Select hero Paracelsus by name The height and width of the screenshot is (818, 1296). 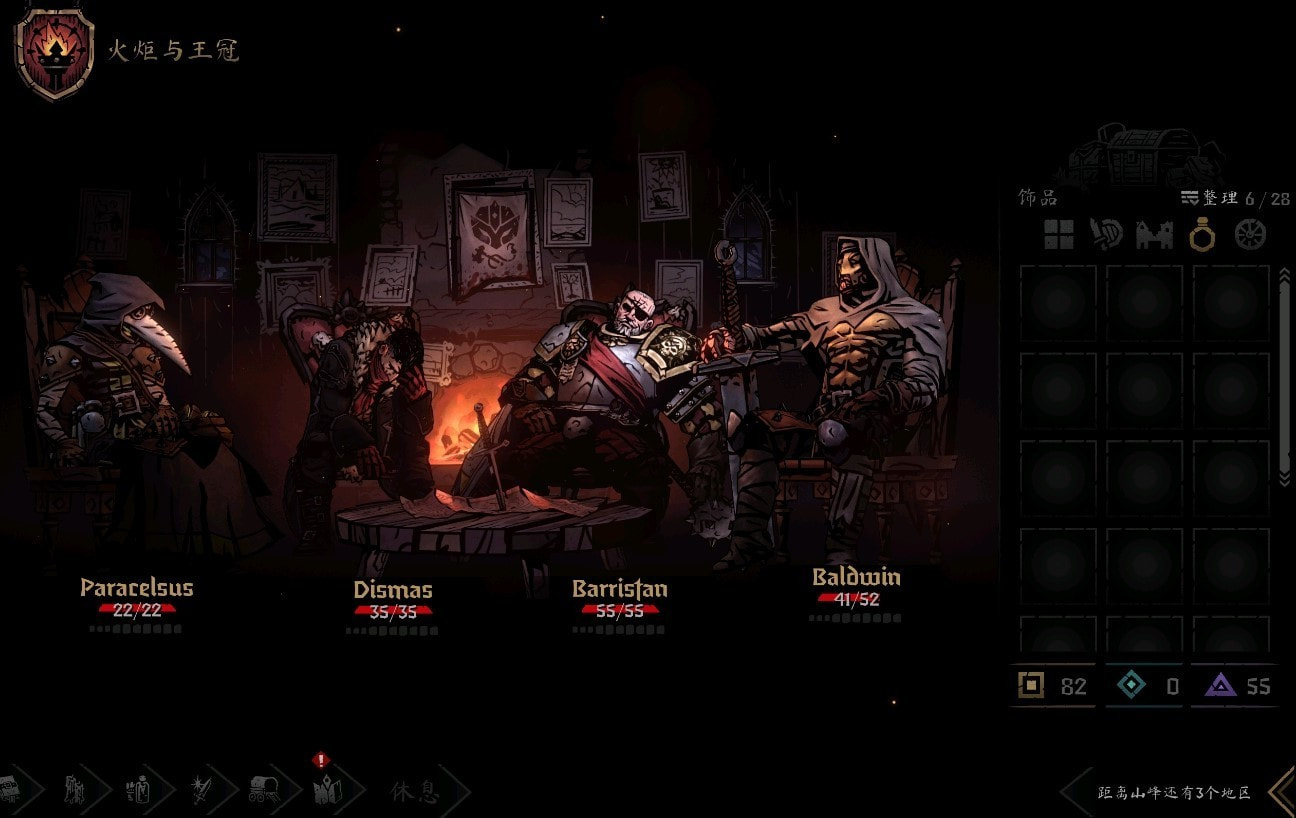click(x=136, y=587)
